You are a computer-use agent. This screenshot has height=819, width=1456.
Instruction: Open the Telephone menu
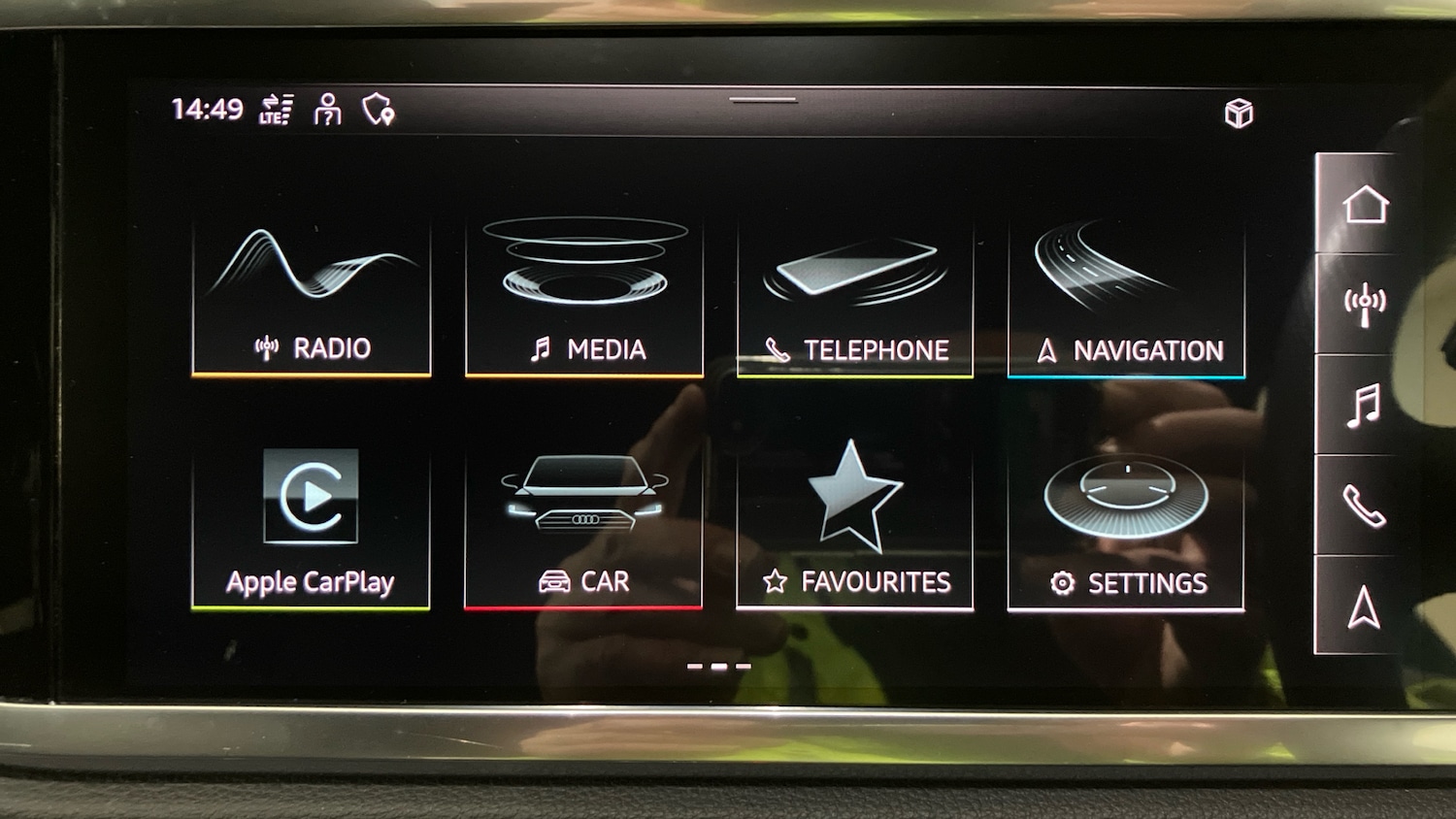[855, 298]
